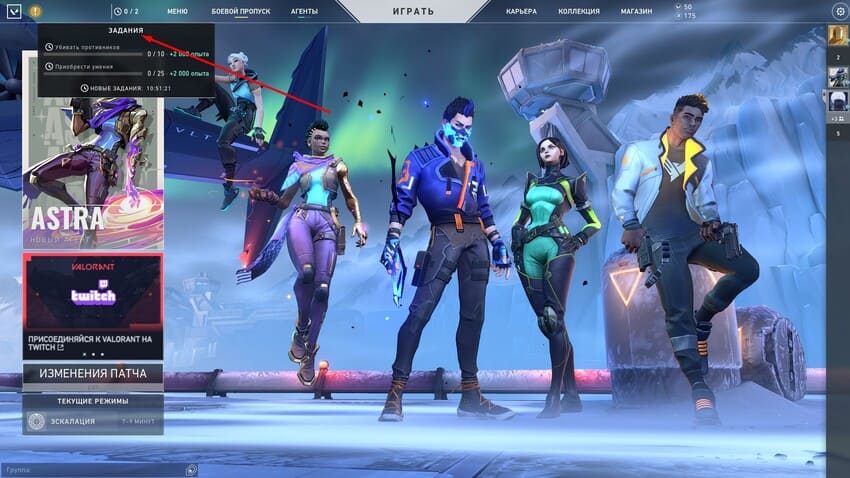Select the ЭСКАЛАЦИЯ game mode row

coord(93,422)
